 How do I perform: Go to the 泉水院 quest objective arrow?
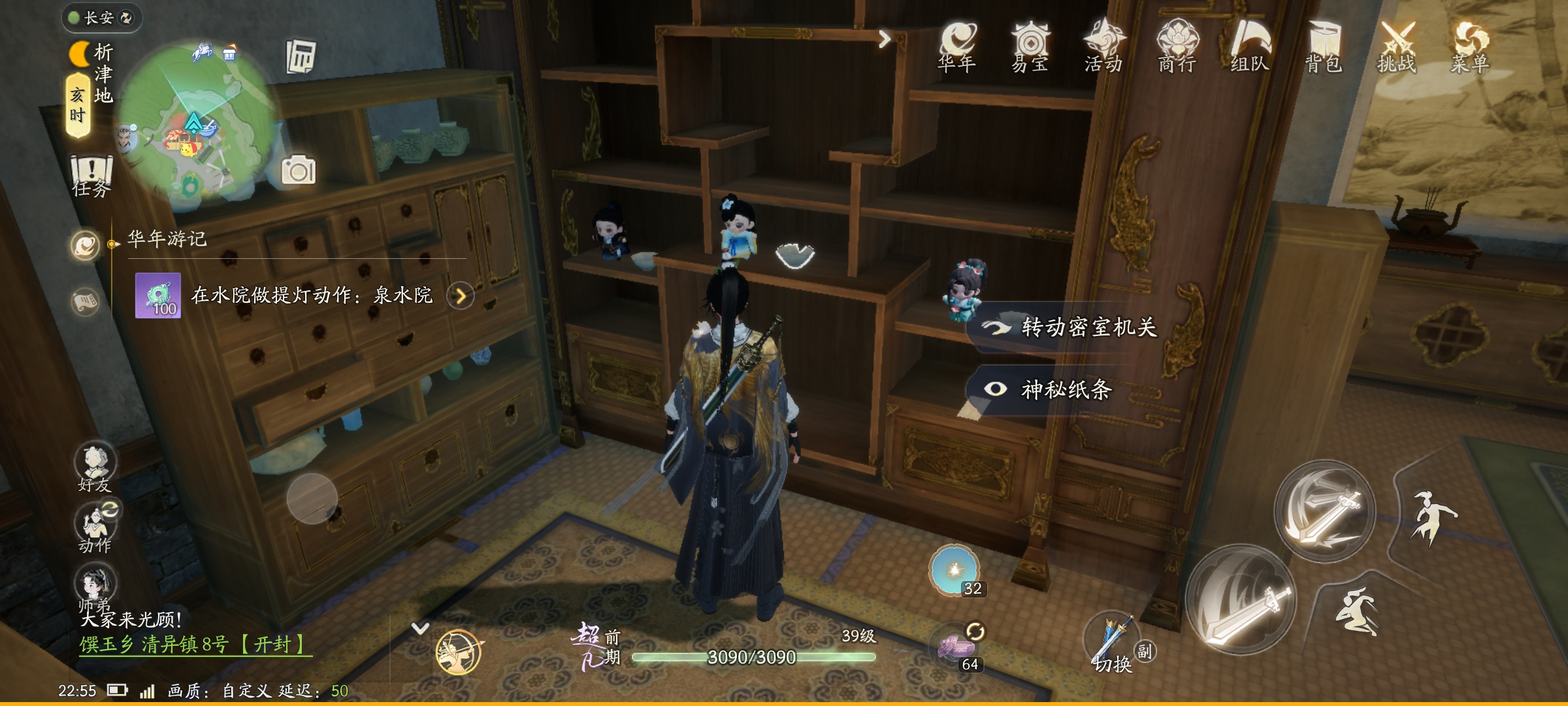point(461,296)
